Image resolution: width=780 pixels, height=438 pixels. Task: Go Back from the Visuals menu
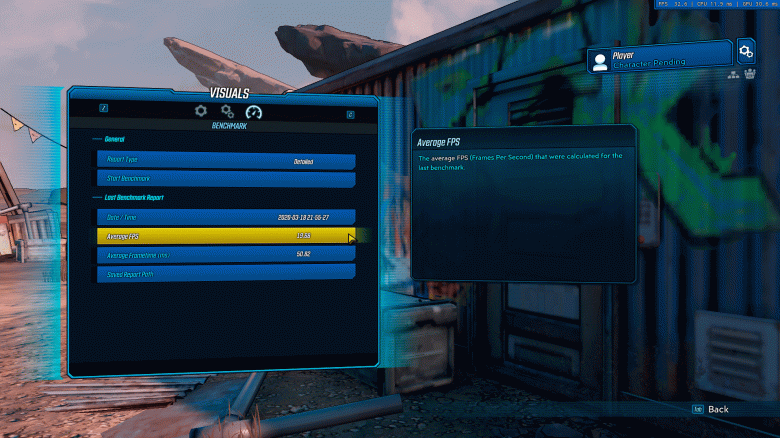[711, 409]
